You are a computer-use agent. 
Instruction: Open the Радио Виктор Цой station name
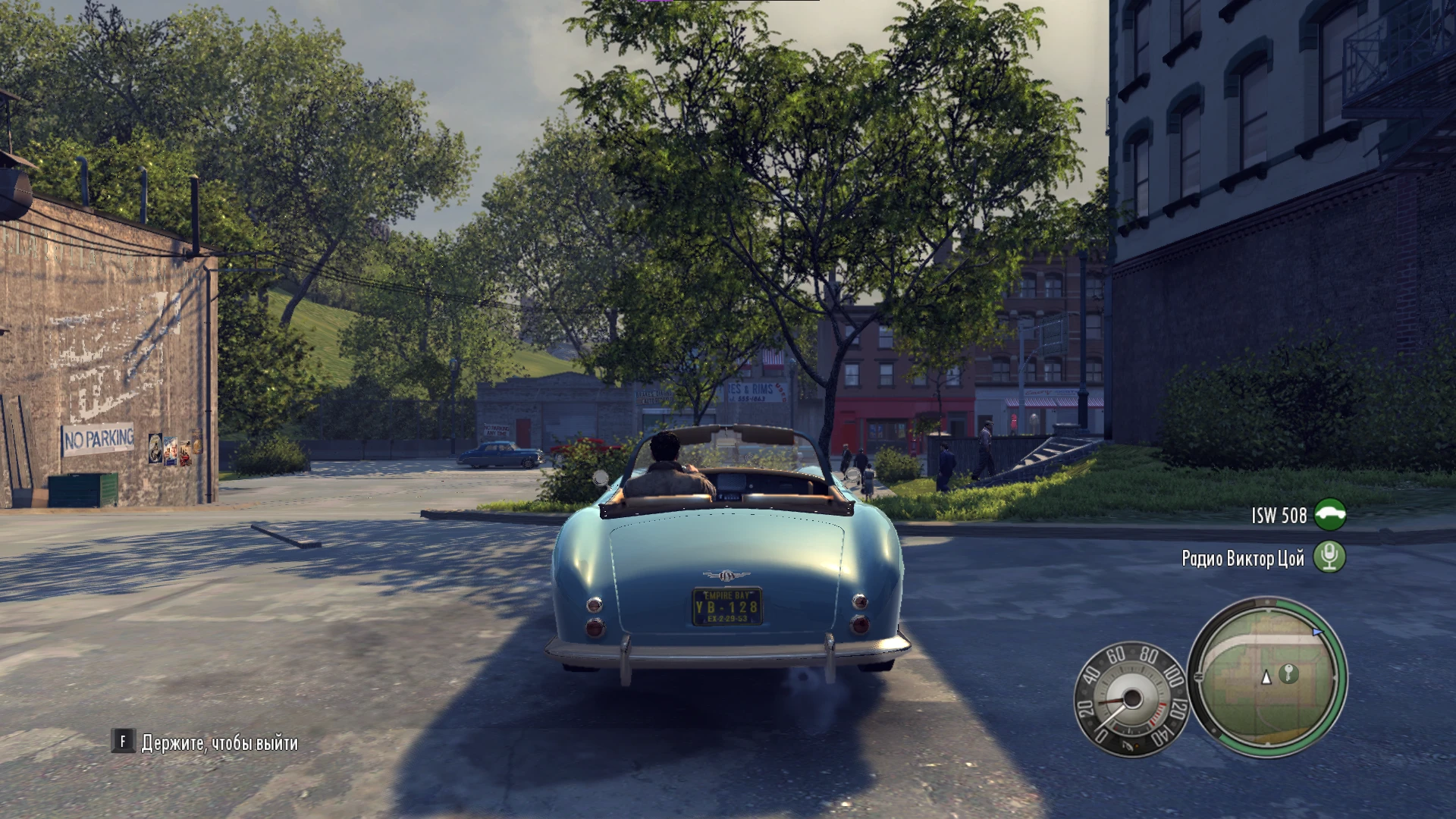click(1243, 557)
